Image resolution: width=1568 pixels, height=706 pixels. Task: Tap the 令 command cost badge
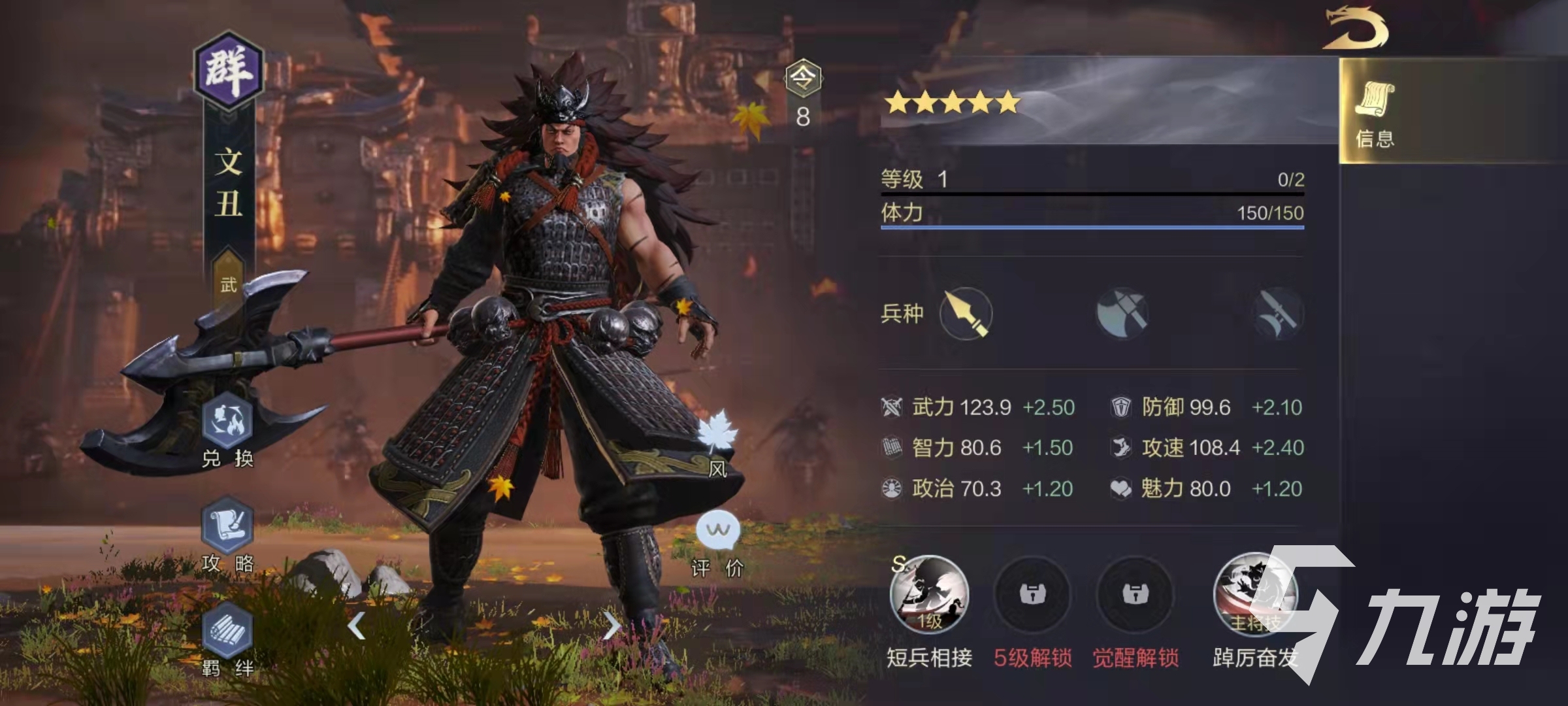(x=803, y=80)
